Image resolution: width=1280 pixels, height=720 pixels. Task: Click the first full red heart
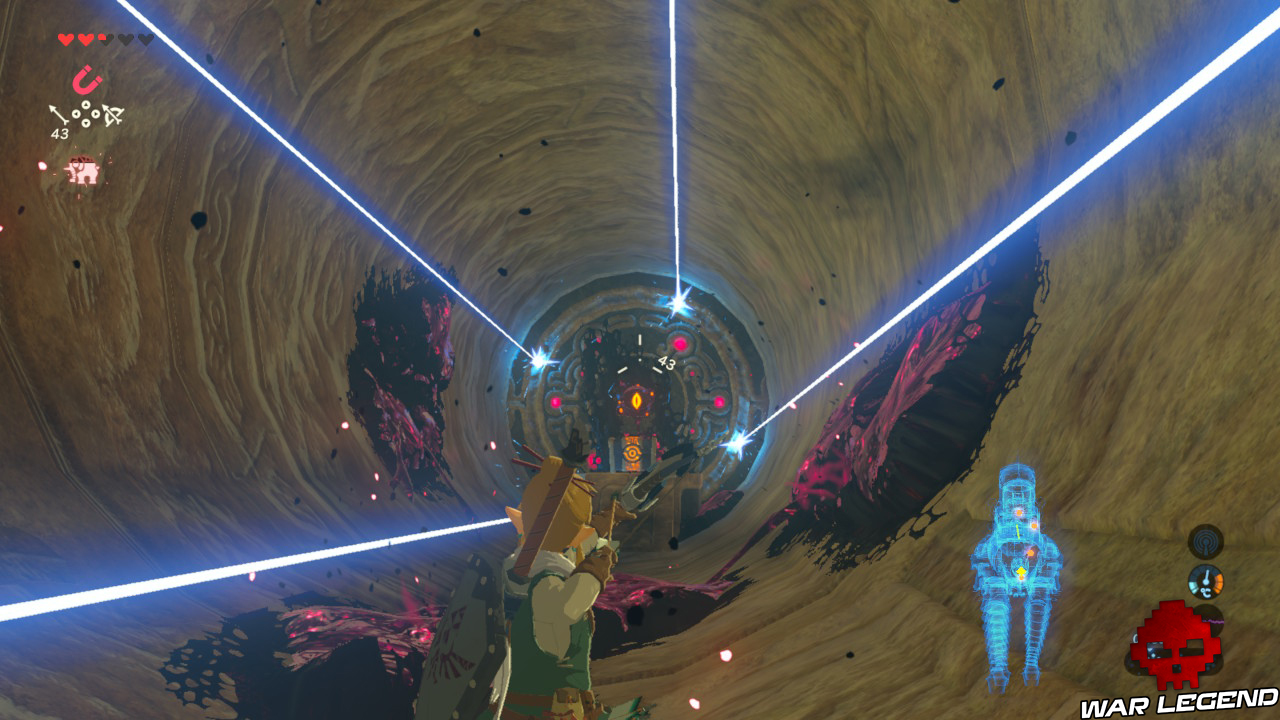(65, 38)
